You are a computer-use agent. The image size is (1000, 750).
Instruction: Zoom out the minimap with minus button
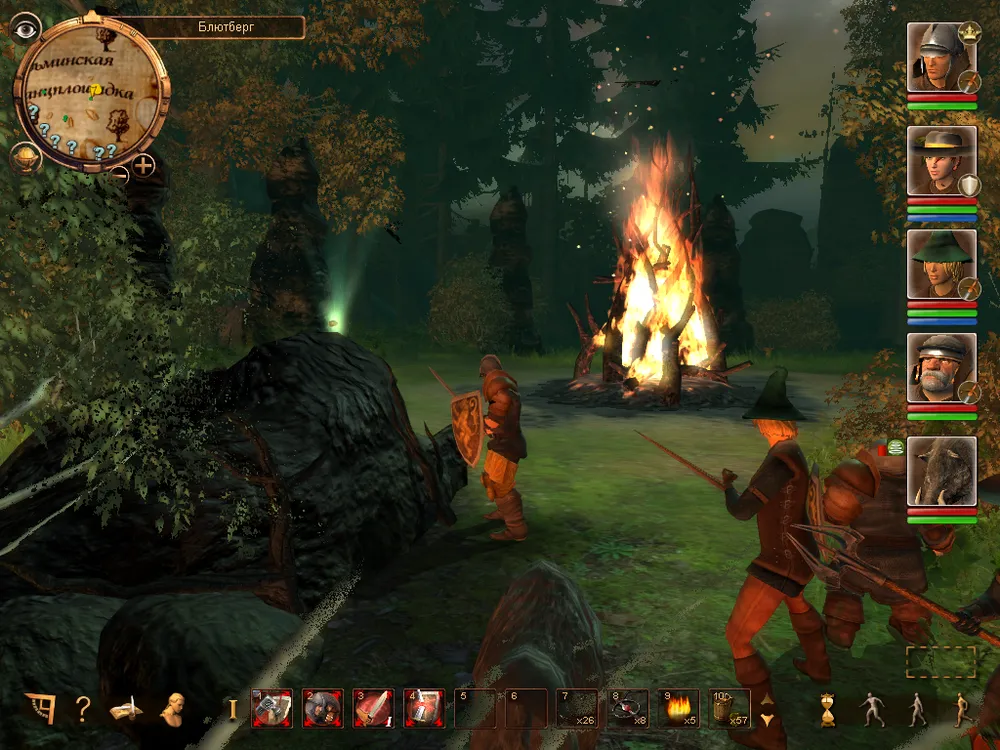119,173
